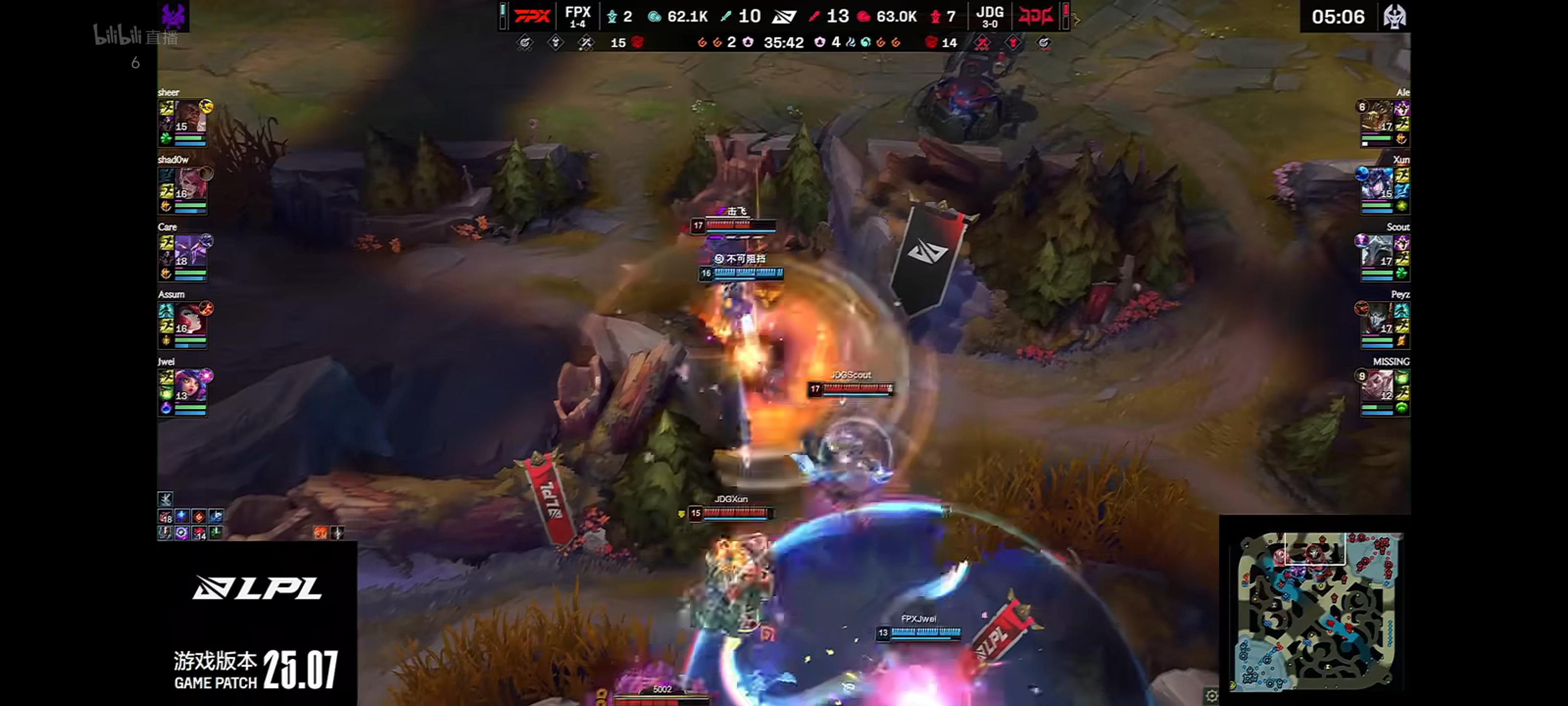Click the FPX team logo in scoreboard
This screenshot has height=706, width=1568.
[534, 16]
